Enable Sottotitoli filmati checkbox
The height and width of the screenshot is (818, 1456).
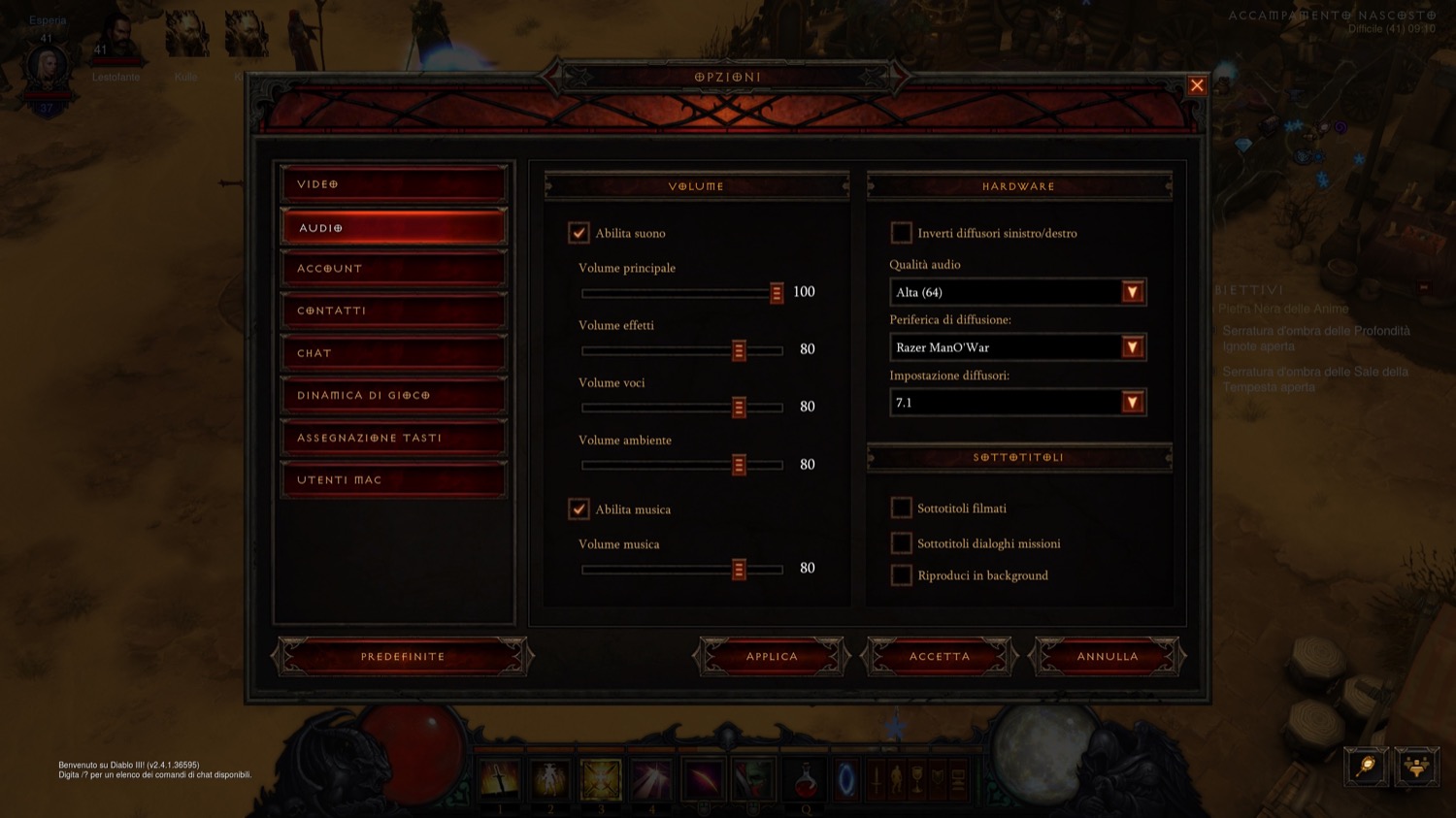(901, 507)
